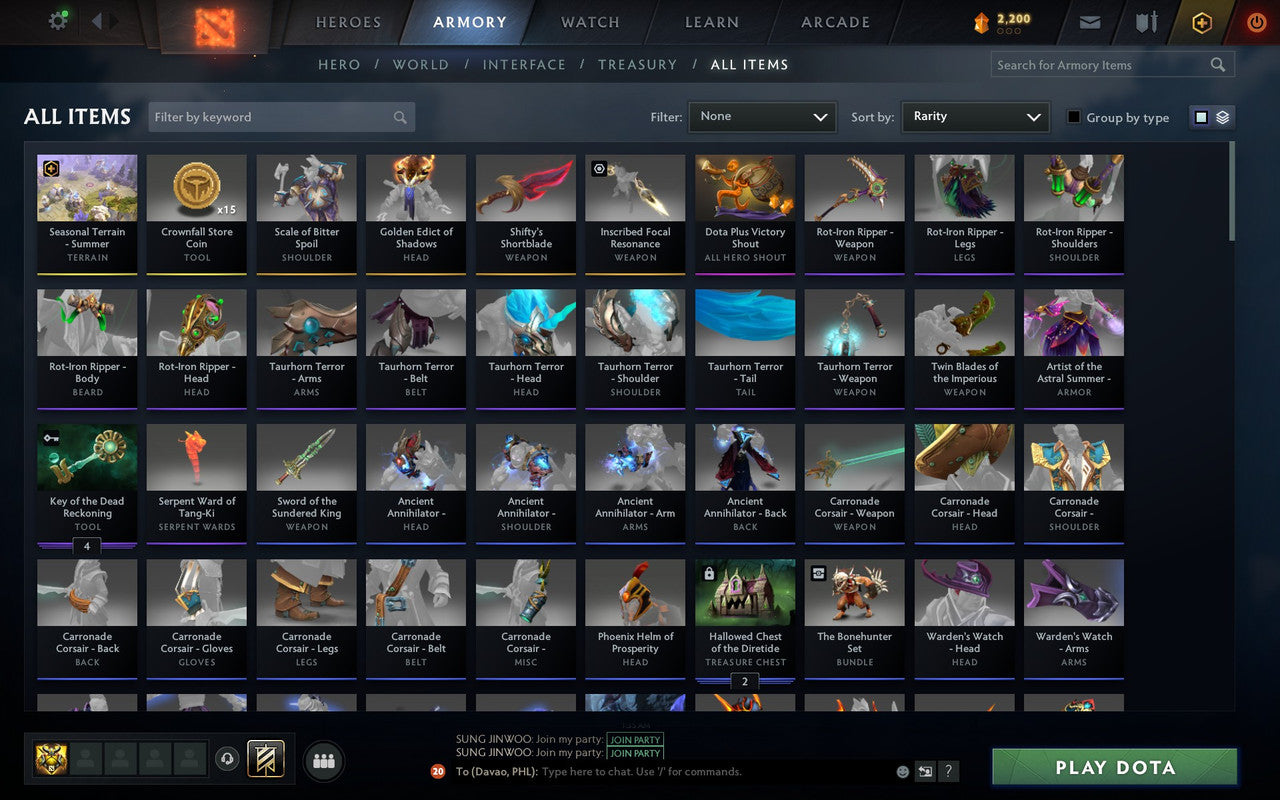Open the friends list people icon

coord(322,760)
